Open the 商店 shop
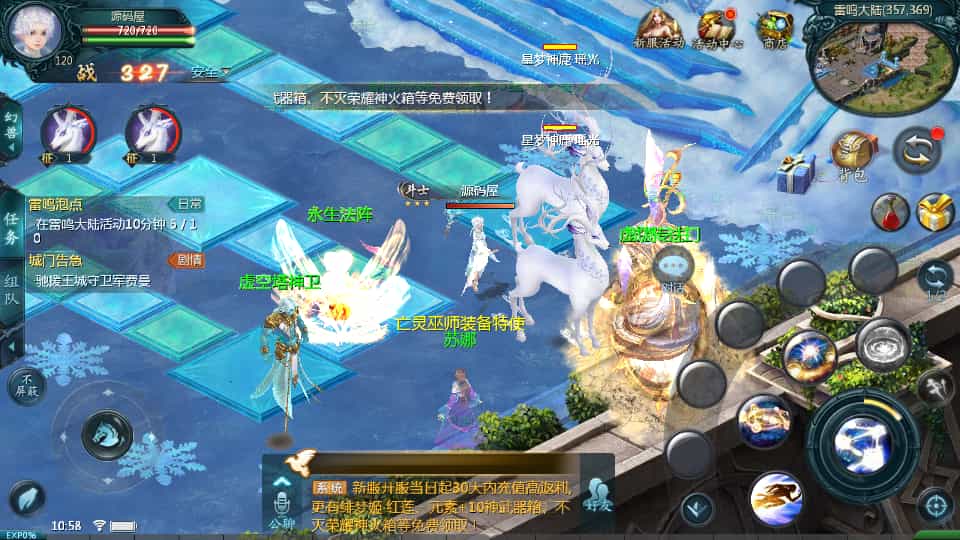This screenshot has height=540, width=960. [774, 28]
